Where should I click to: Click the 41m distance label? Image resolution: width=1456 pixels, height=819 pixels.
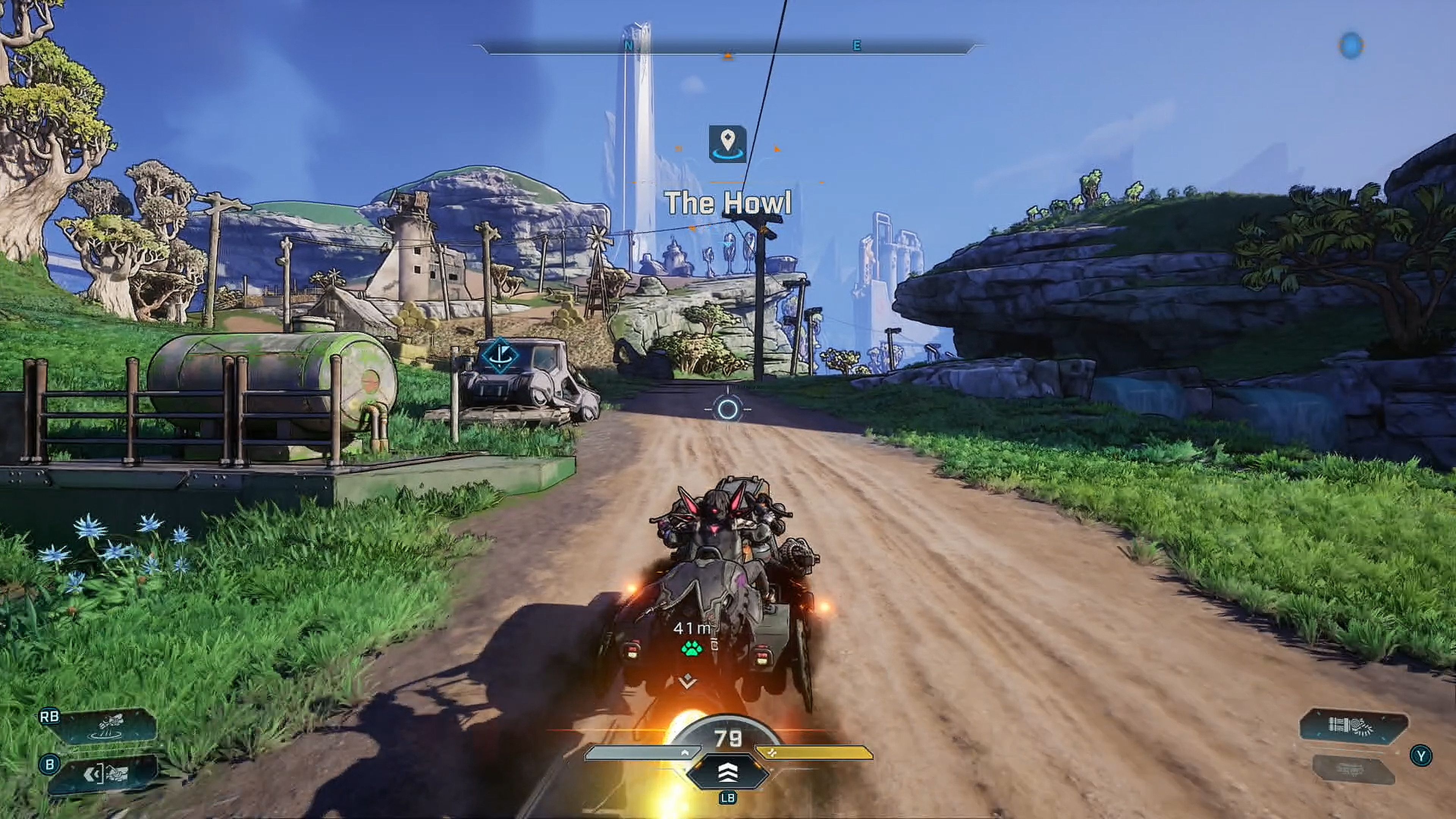click(x=691, y=628)
